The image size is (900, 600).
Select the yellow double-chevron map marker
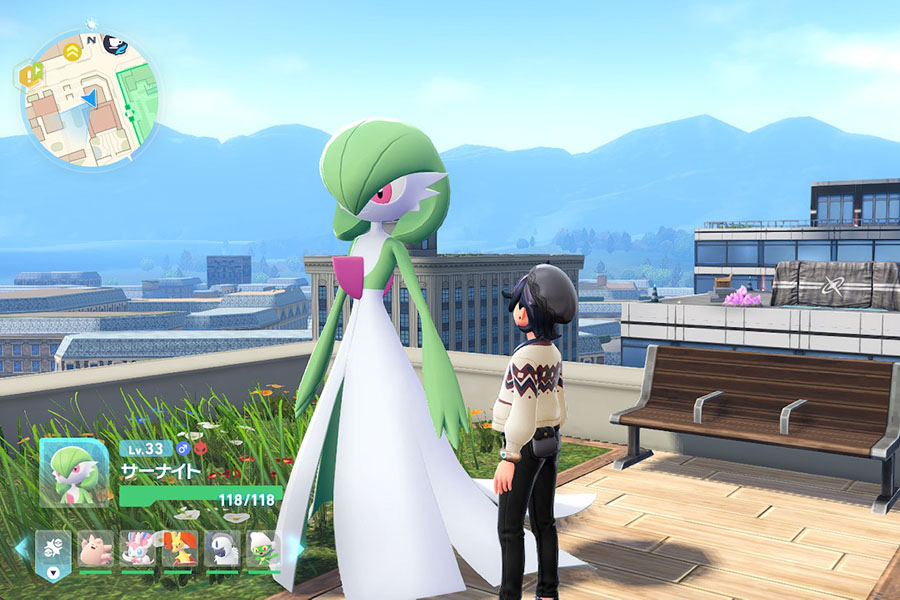pyautogui.click(x=73, y=50)
